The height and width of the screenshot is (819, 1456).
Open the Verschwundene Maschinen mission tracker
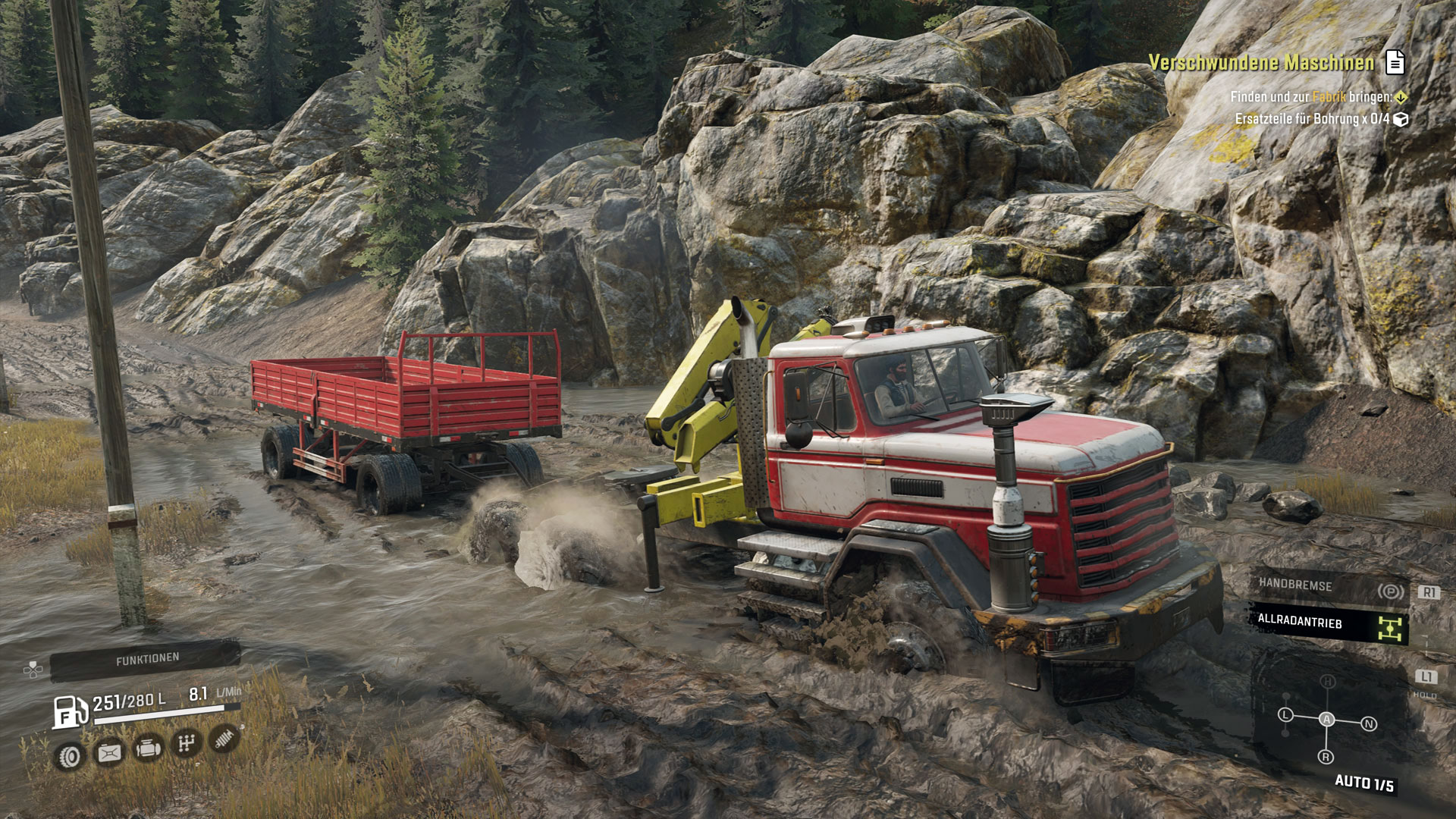click(1261, 63)
